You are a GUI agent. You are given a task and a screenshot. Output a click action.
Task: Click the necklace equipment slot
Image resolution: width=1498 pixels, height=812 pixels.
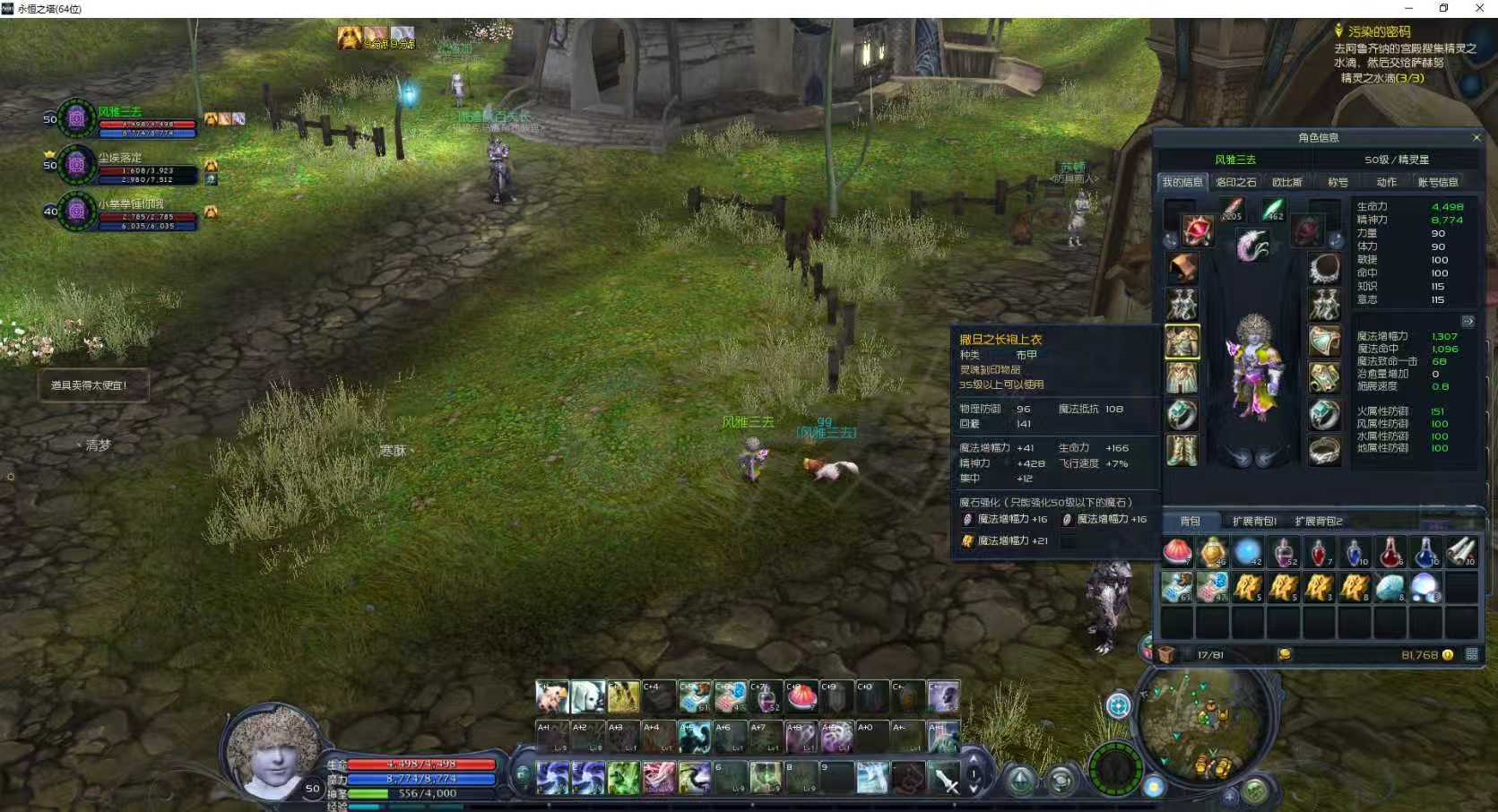[x=1324, y=267]
